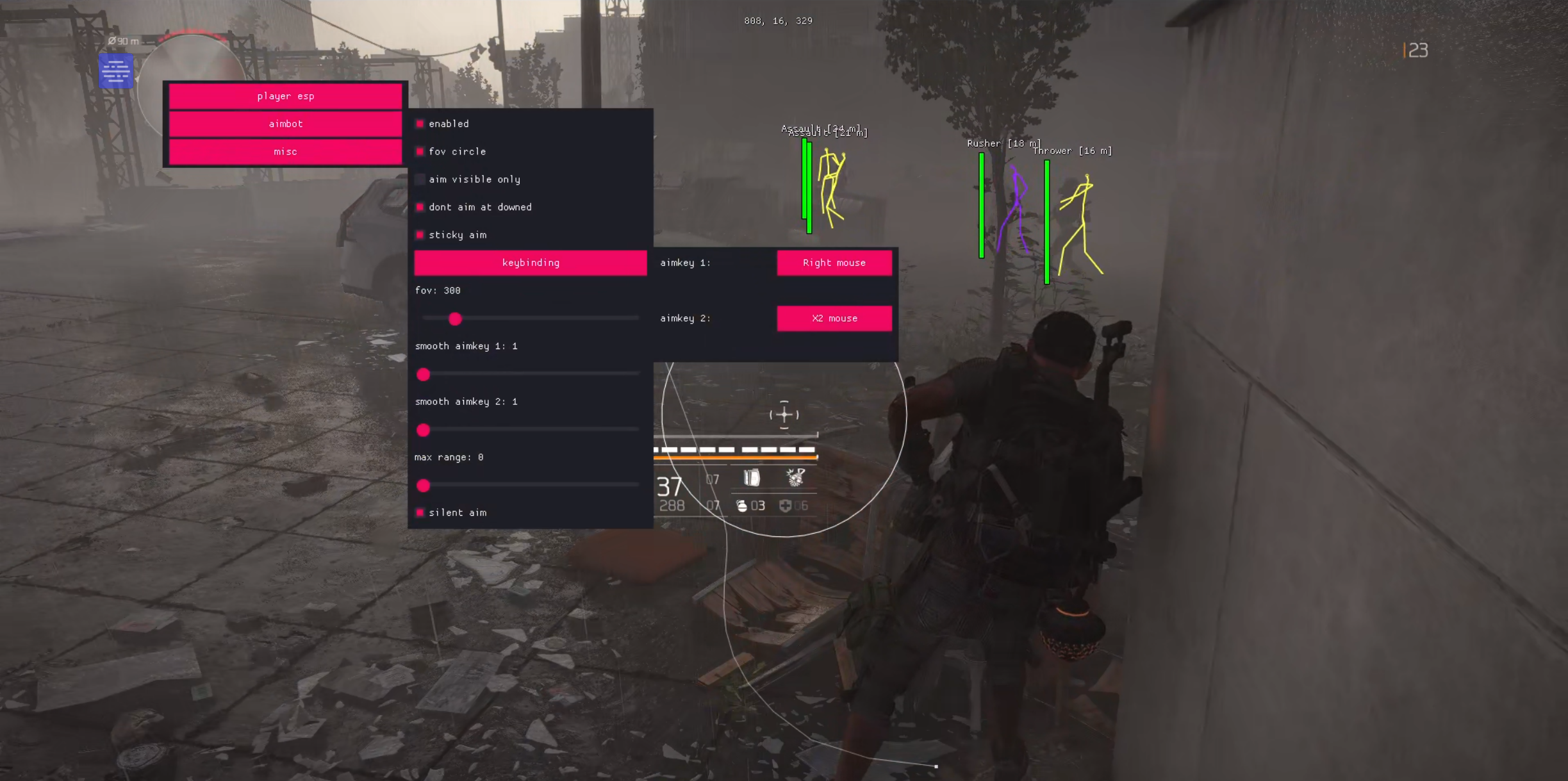
Task: Click the smooth aimkey 1 slider handle
Action: click(x=423, y=374)
